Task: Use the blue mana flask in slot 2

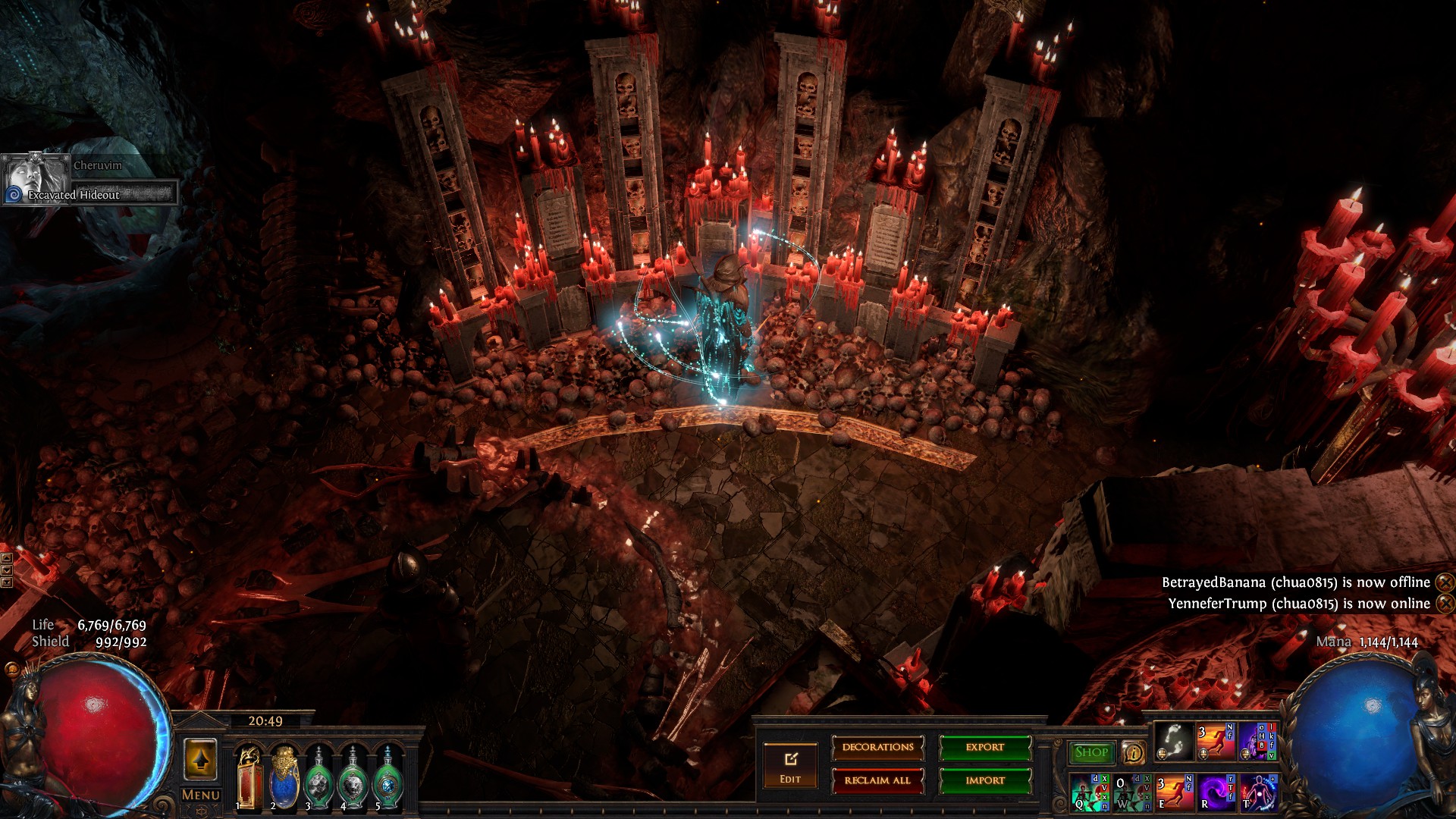Action: 284,777
